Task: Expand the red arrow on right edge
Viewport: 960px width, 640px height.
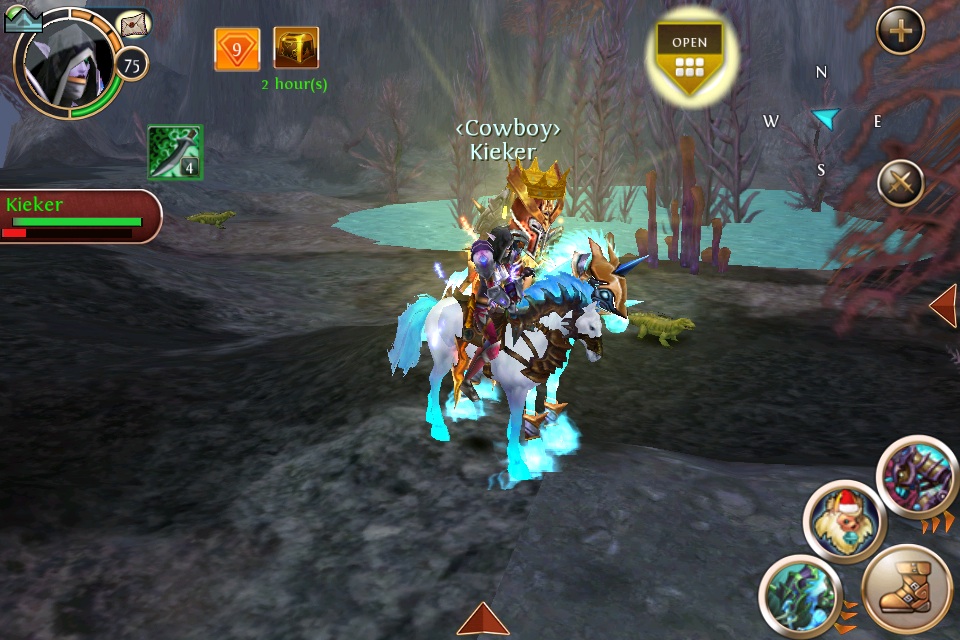Action: pos(944,306)
